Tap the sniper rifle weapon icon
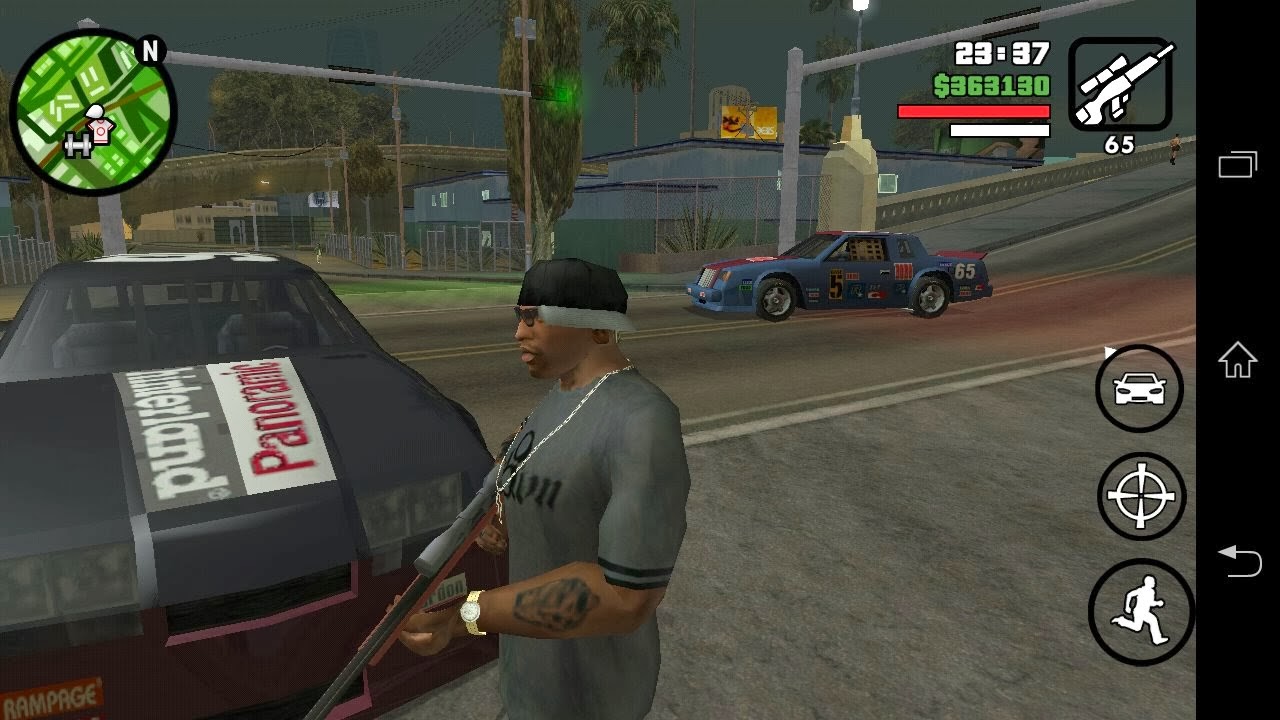The height and width of the screenshot is (720, 1280). [1119, 84]
